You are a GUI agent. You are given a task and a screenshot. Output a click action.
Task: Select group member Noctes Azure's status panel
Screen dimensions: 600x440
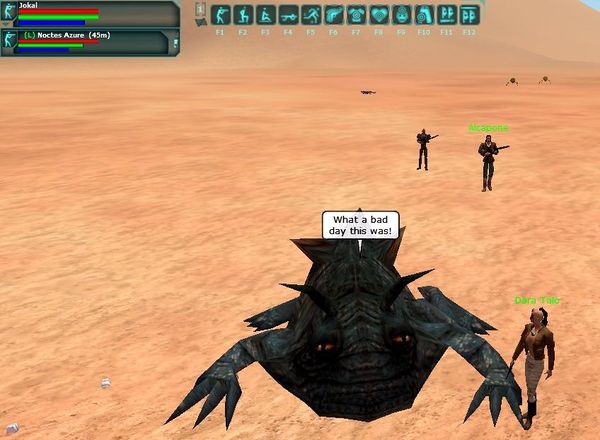pyautogui.click(x=90, y=41)
